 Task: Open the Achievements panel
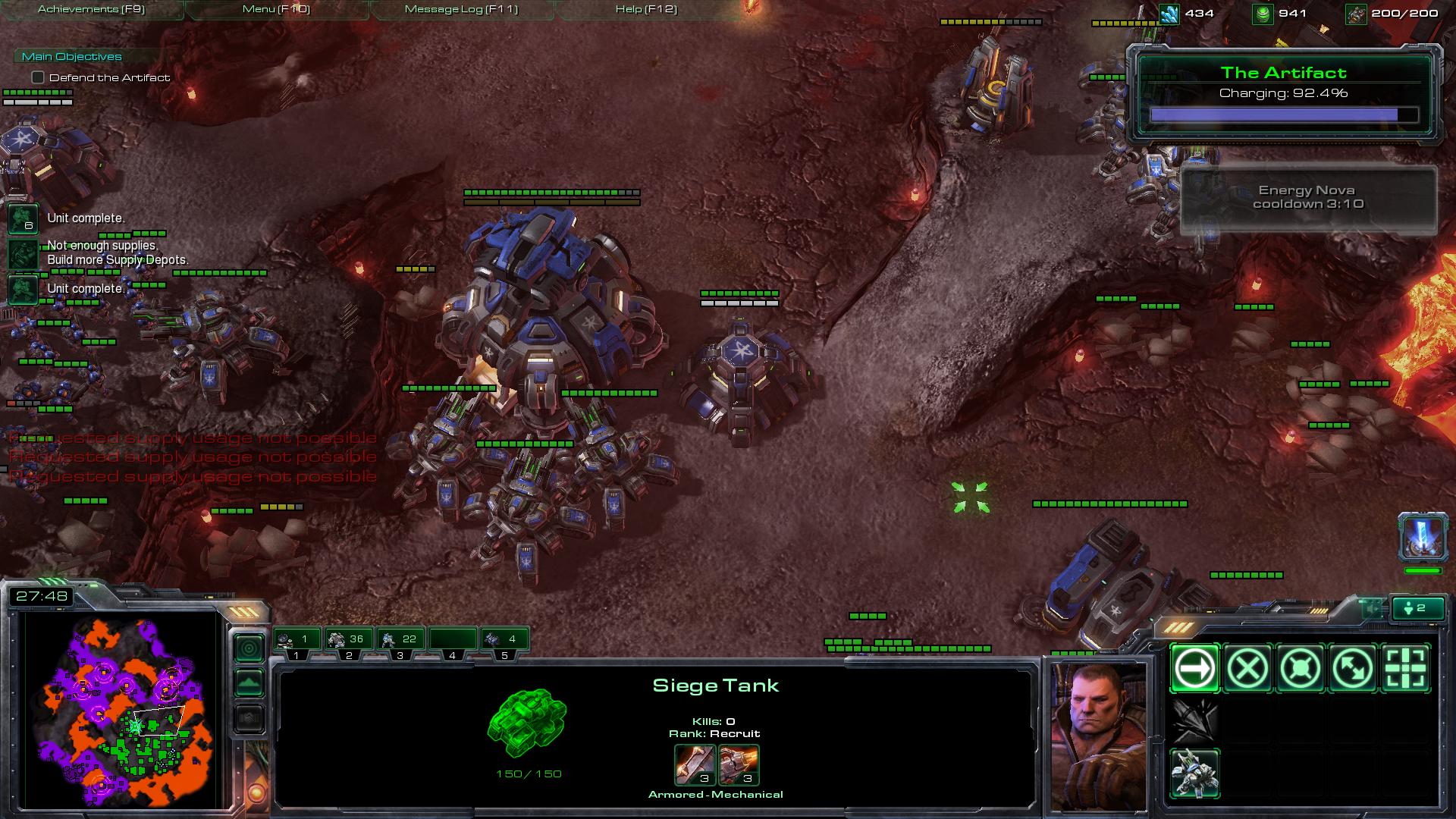coord(91,9)
